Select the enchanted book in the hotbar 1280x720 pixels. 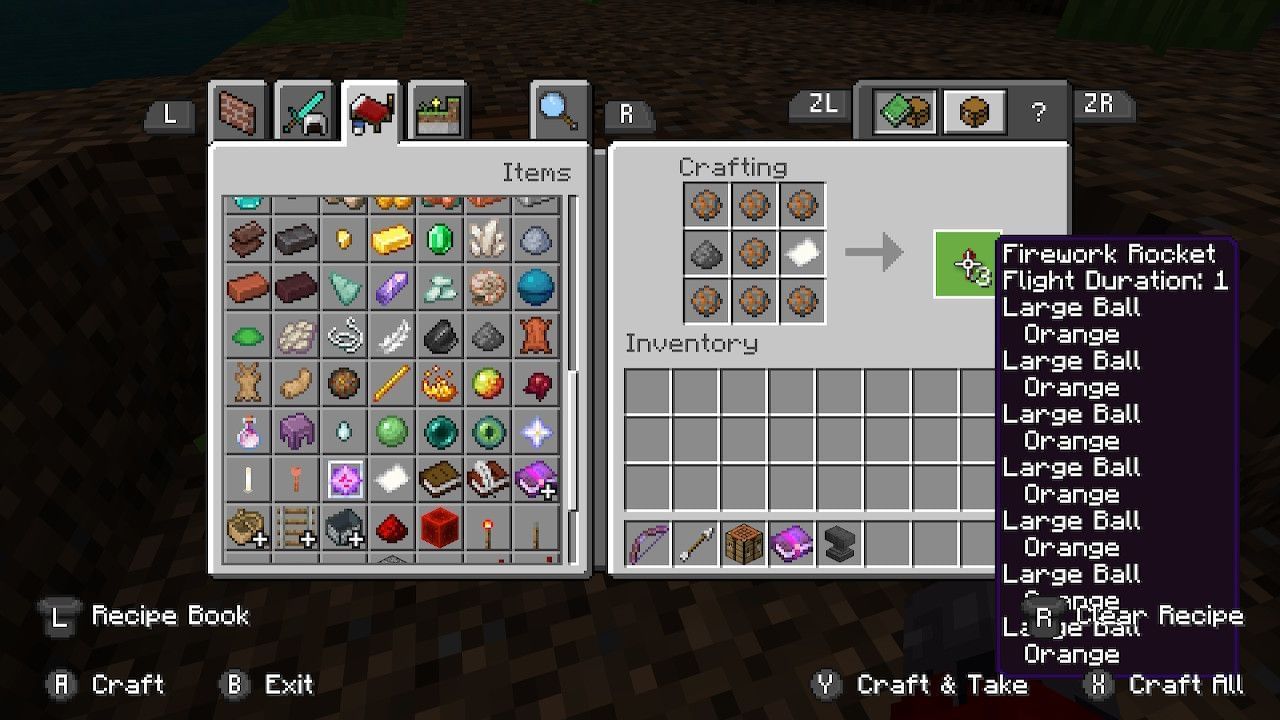(792, 546)
